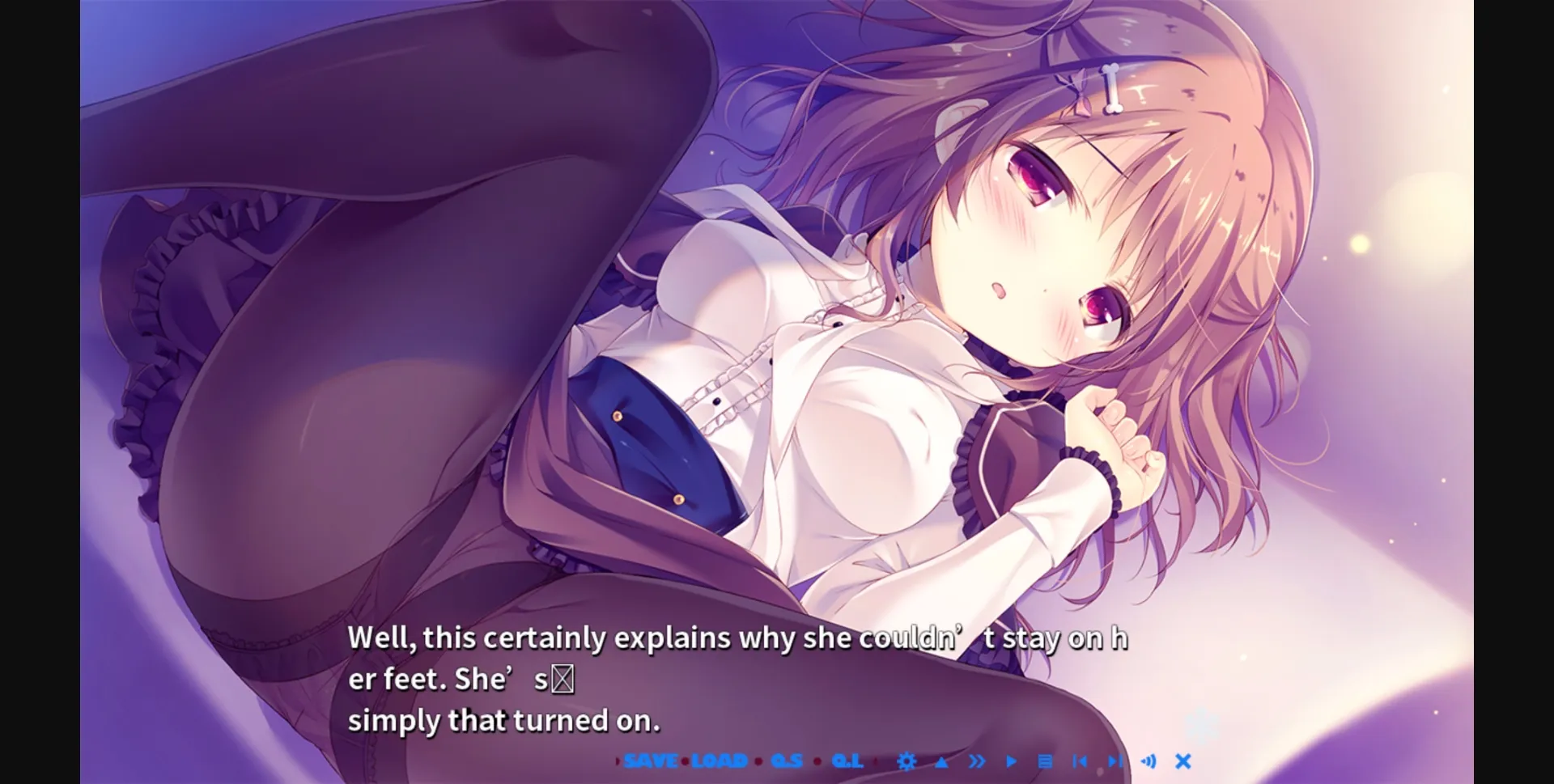The width and height of the screenshot is (1554, 784).
Task: Advance dialogue by clicking the text box
Action: coord(728,680)
